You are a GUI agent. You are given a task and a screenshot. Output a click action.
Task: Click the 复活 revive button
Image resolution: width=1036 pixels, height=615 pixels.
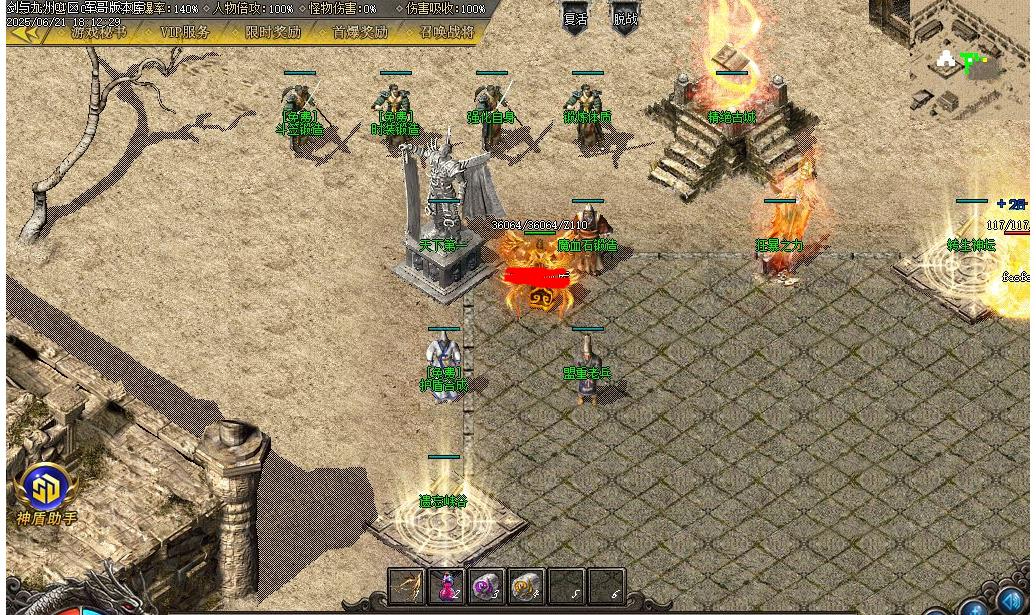[x=575, y=19]
